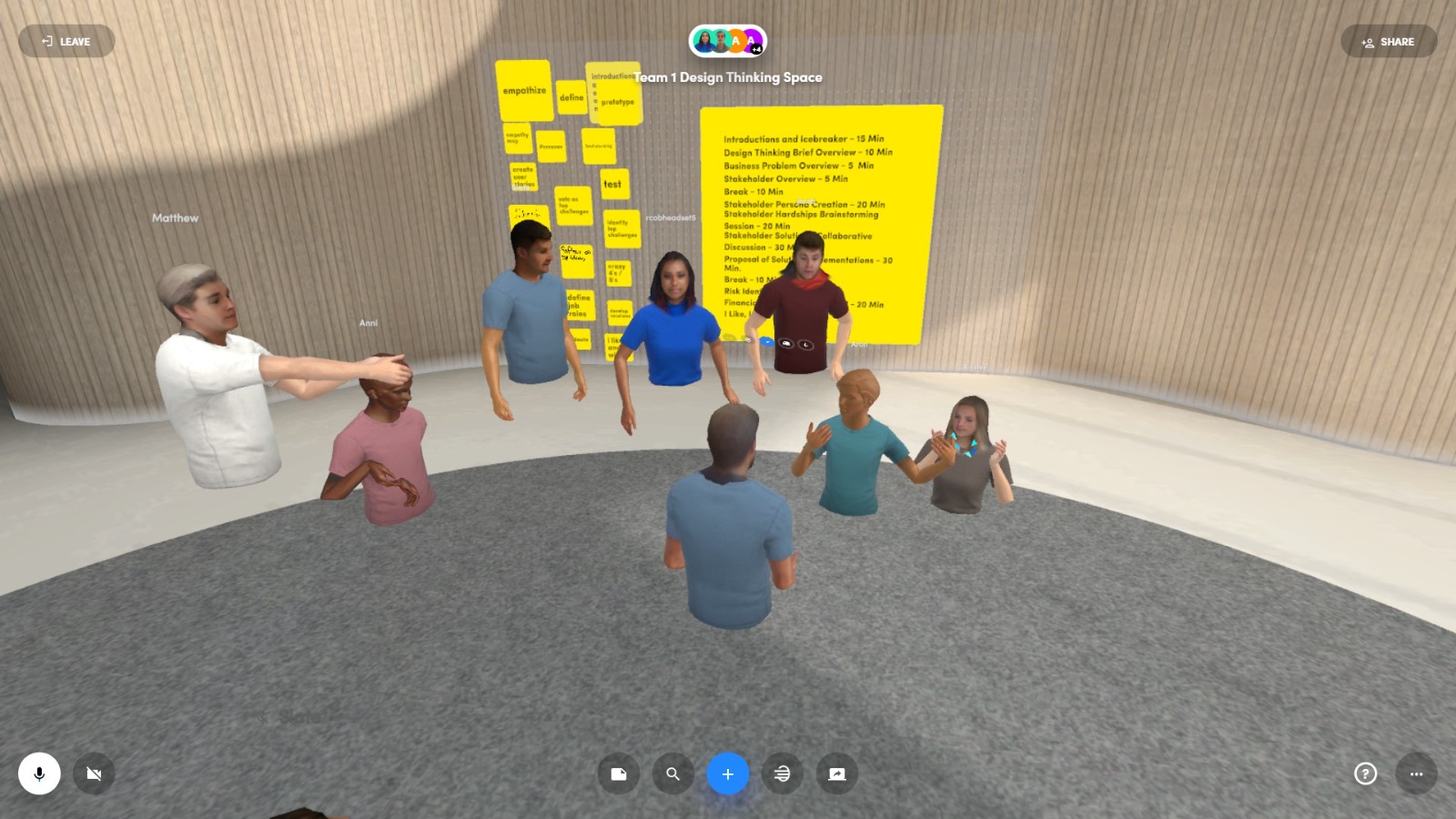Click the blue plus add-content button
The image size is (1456, 819).
tap(728, 773)
